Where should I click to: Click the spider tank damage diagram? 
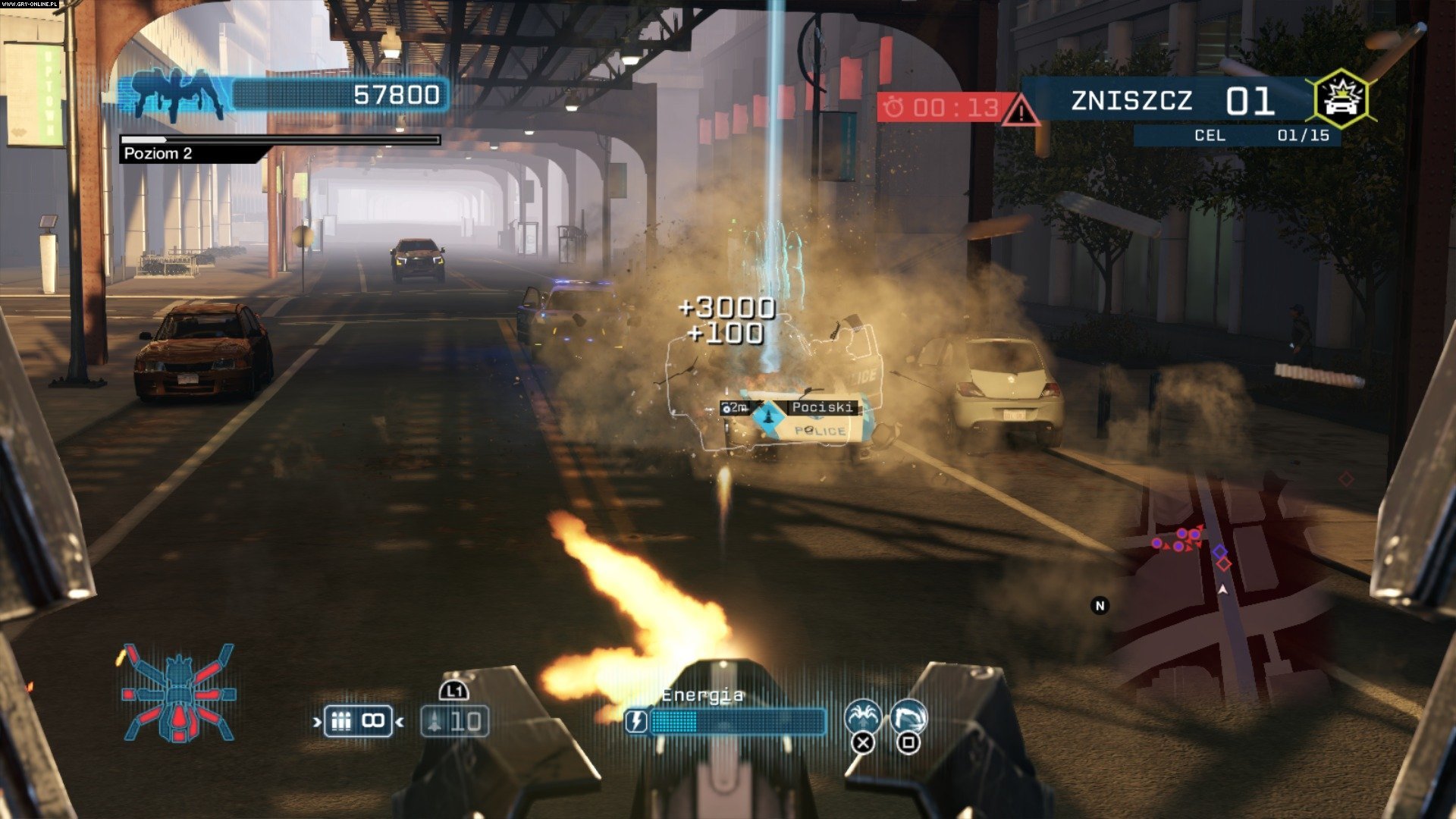[x=179, y=693]
